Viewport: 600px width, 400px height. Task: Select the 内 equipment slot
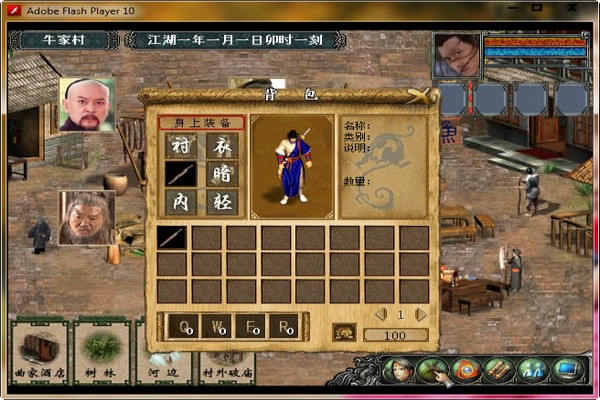pyautogui.click(x=180, y=201)
